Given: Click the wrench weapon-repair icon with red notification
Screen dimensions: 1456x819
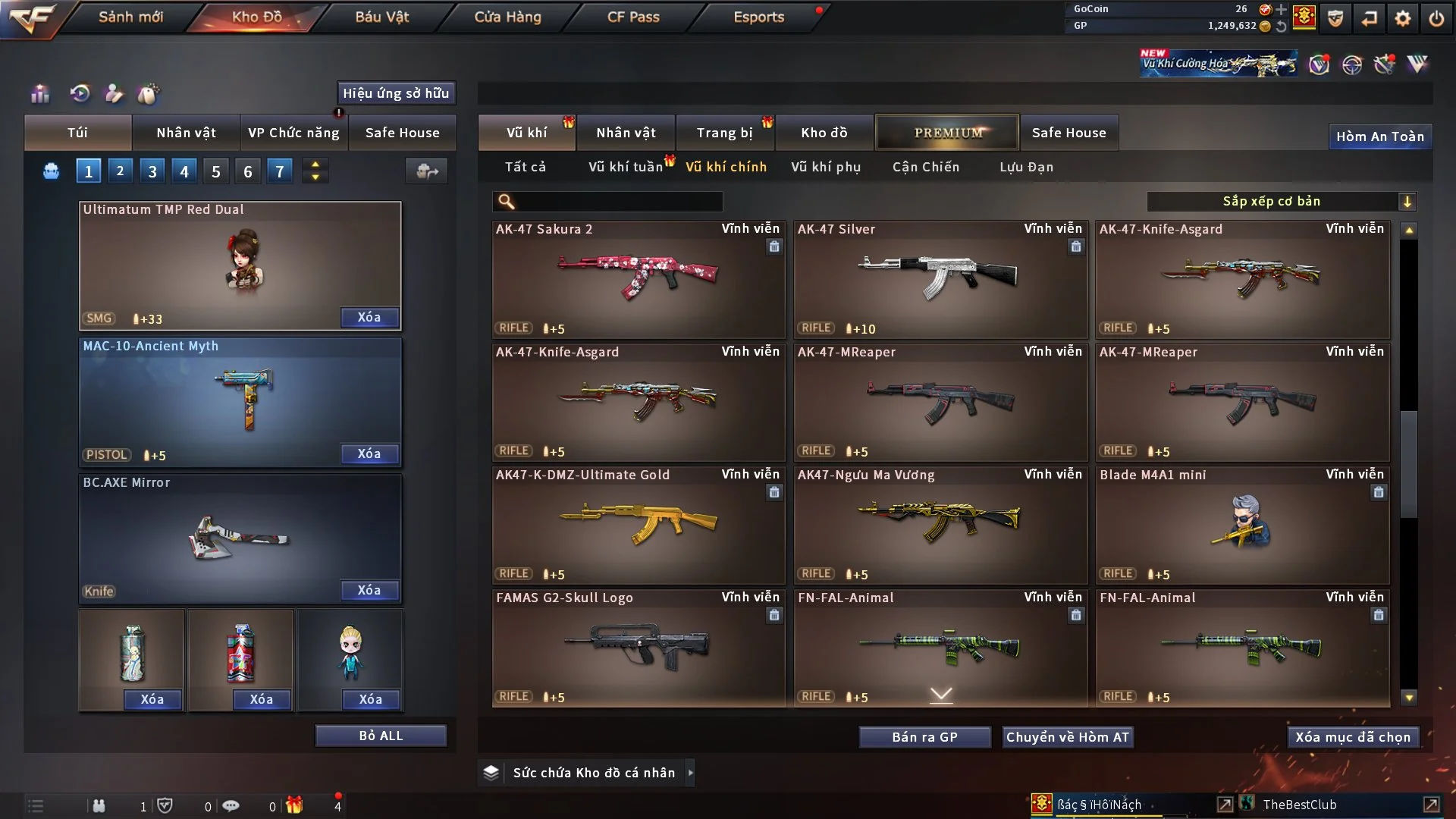Looking at the screenshot, I should click(1385, 66).
